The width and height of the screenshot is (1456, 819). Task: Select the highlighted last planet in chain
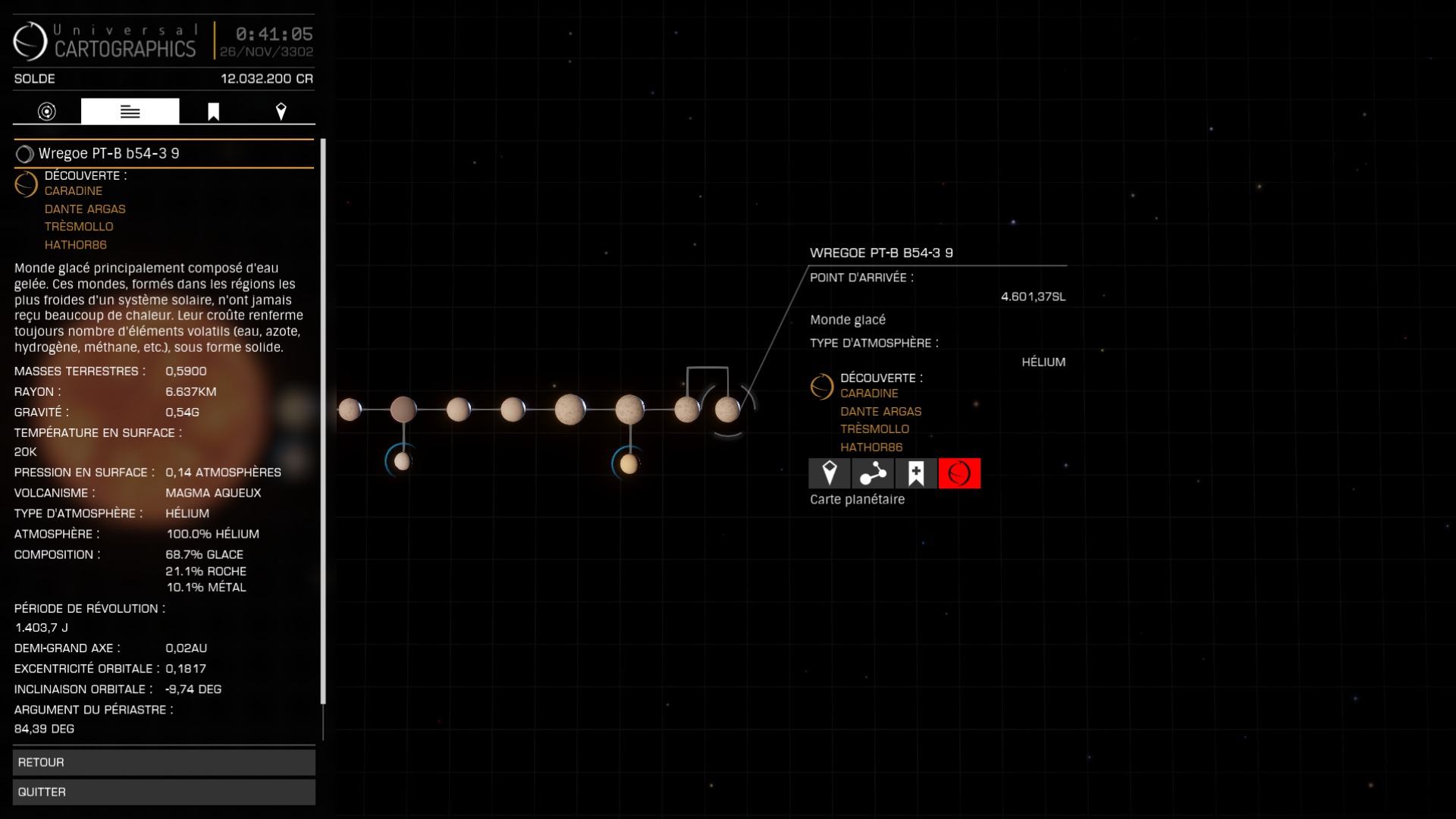click(x=727, y=409)
